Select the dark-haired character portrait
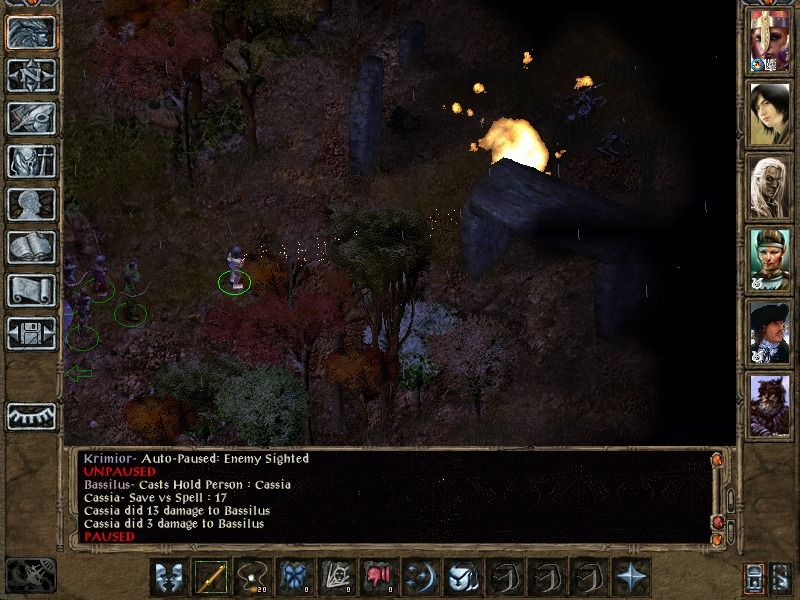This screenshot has height=600, width=800. (770, 114)
